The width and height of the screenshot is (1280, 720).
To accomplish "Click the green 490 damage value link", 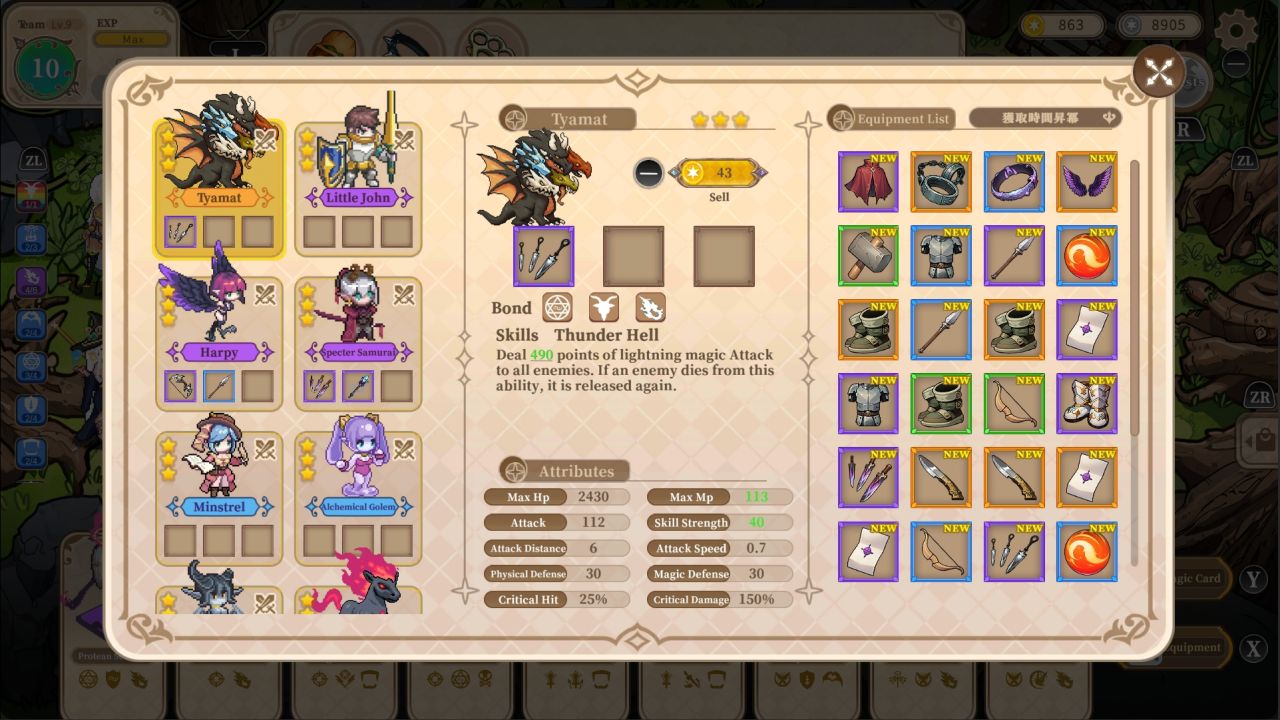I will click(541, 355).
